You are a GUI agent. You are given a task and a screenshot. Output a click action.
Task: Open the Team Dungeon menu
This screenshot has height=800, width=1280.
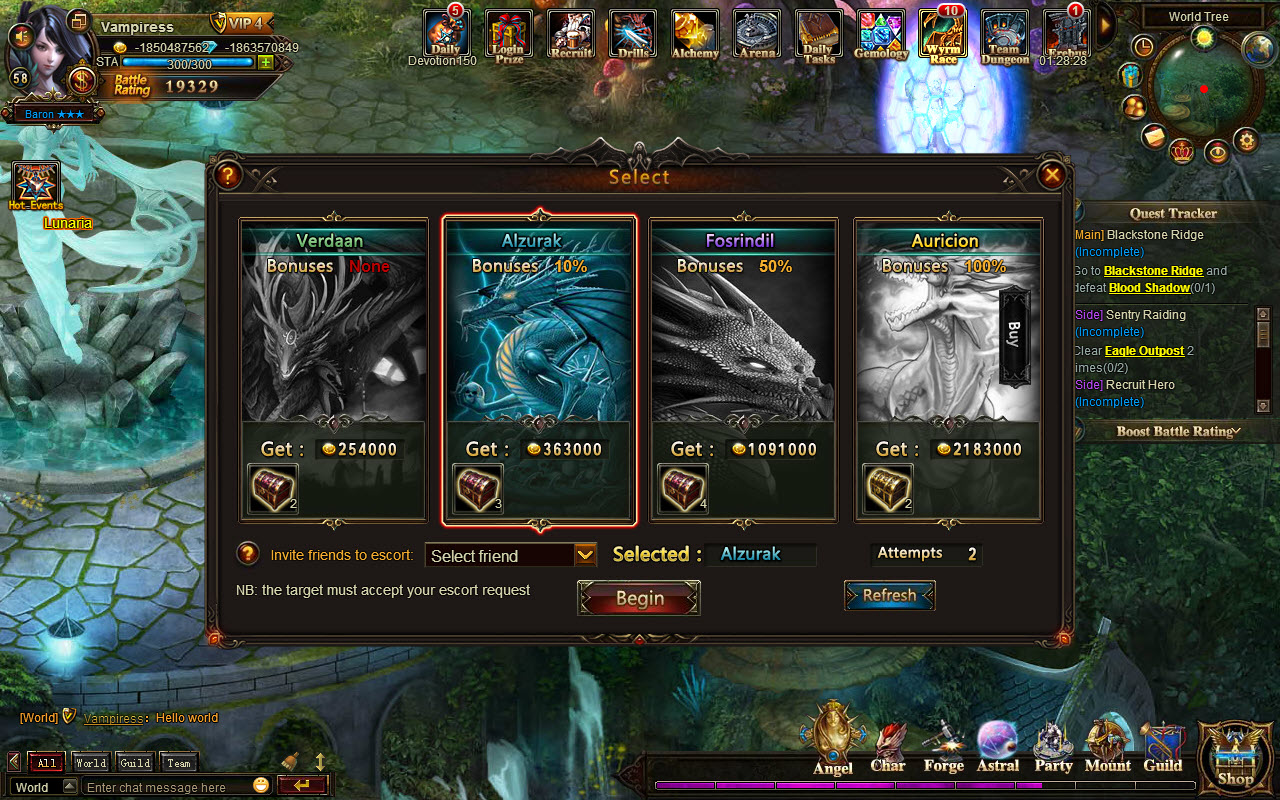pyautogui.click(x=1004, y=35)
